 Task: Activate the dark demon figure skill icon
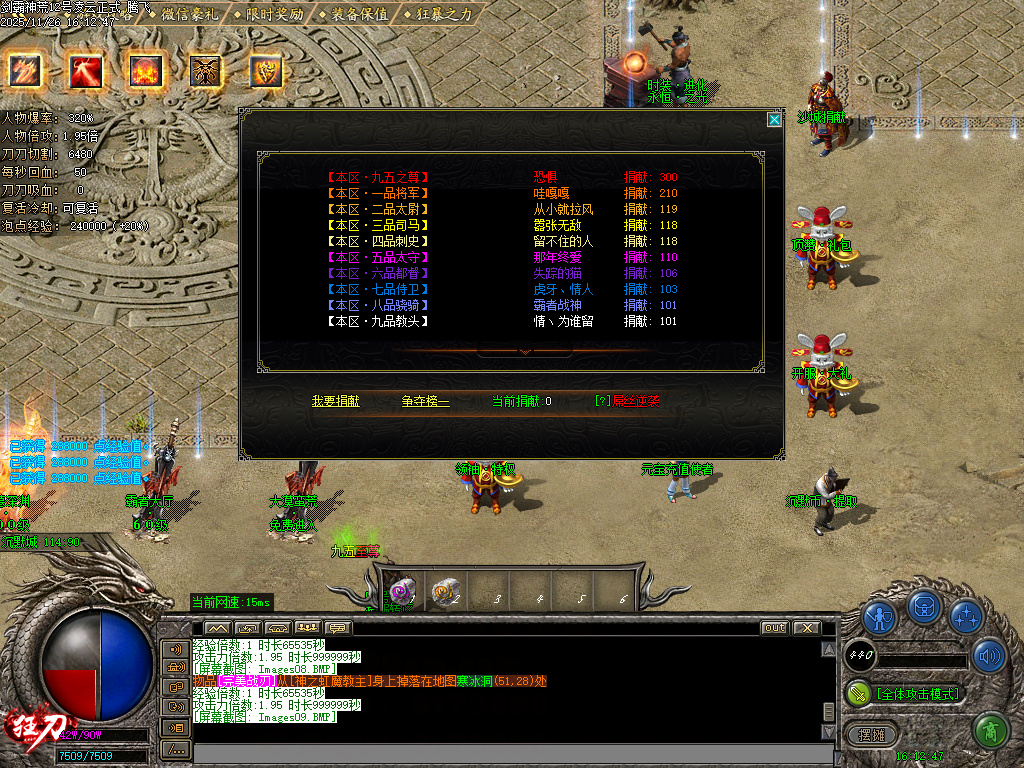[206, 71]
